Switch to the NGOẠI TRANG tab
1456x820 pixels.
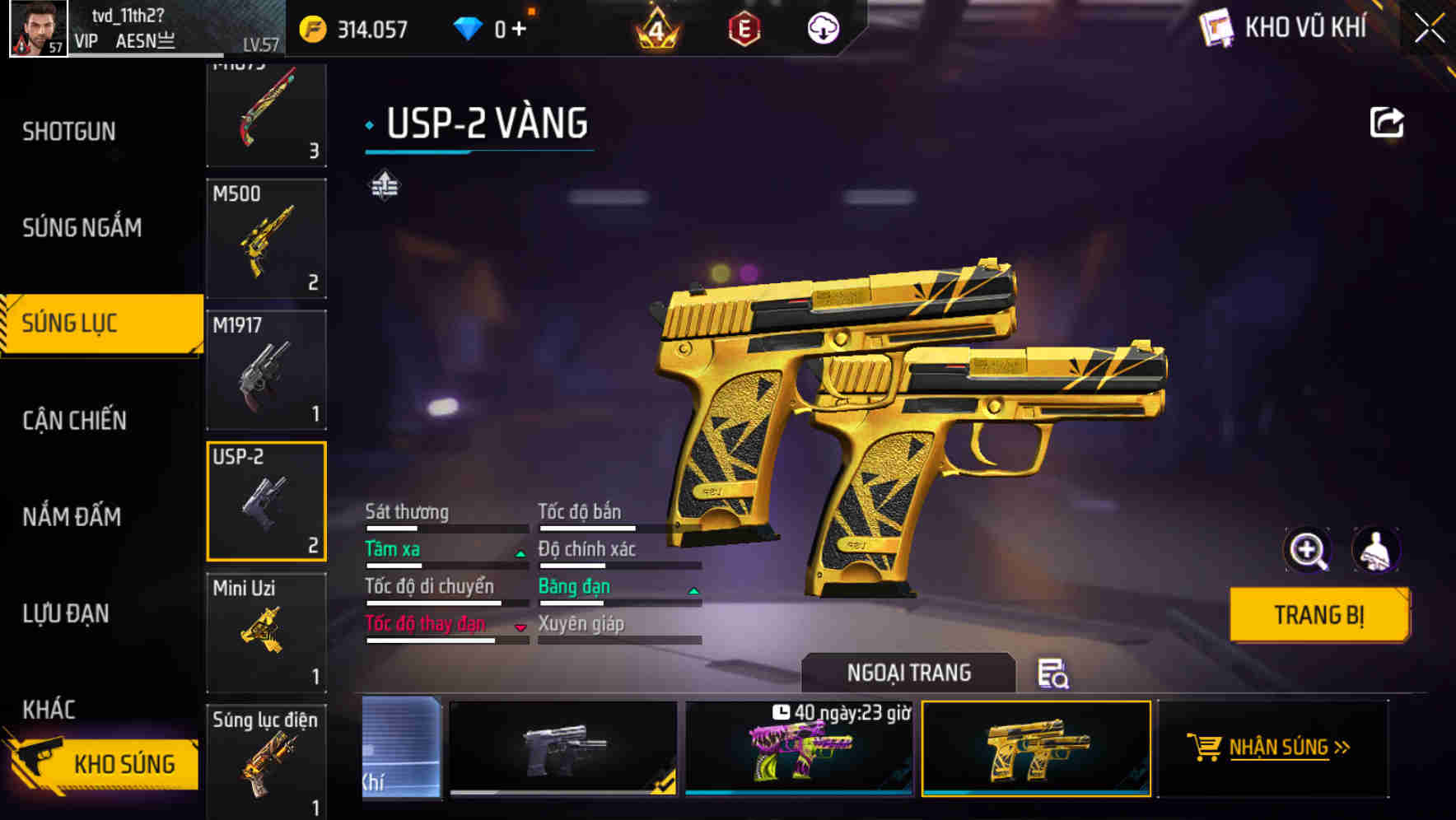tap(909, 672)
